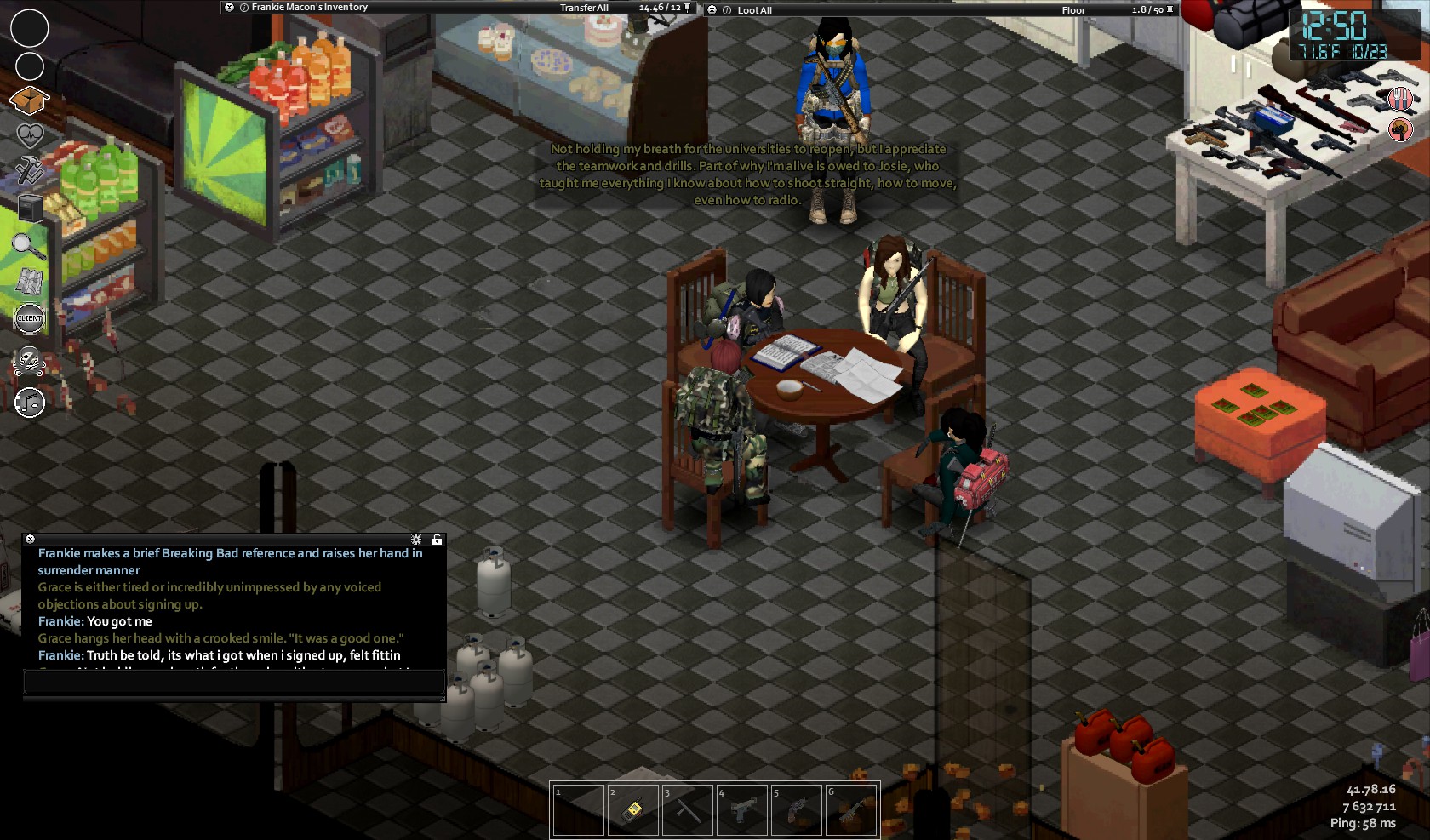Select the nightstick in hotbar slot 3

pos(687,809)
